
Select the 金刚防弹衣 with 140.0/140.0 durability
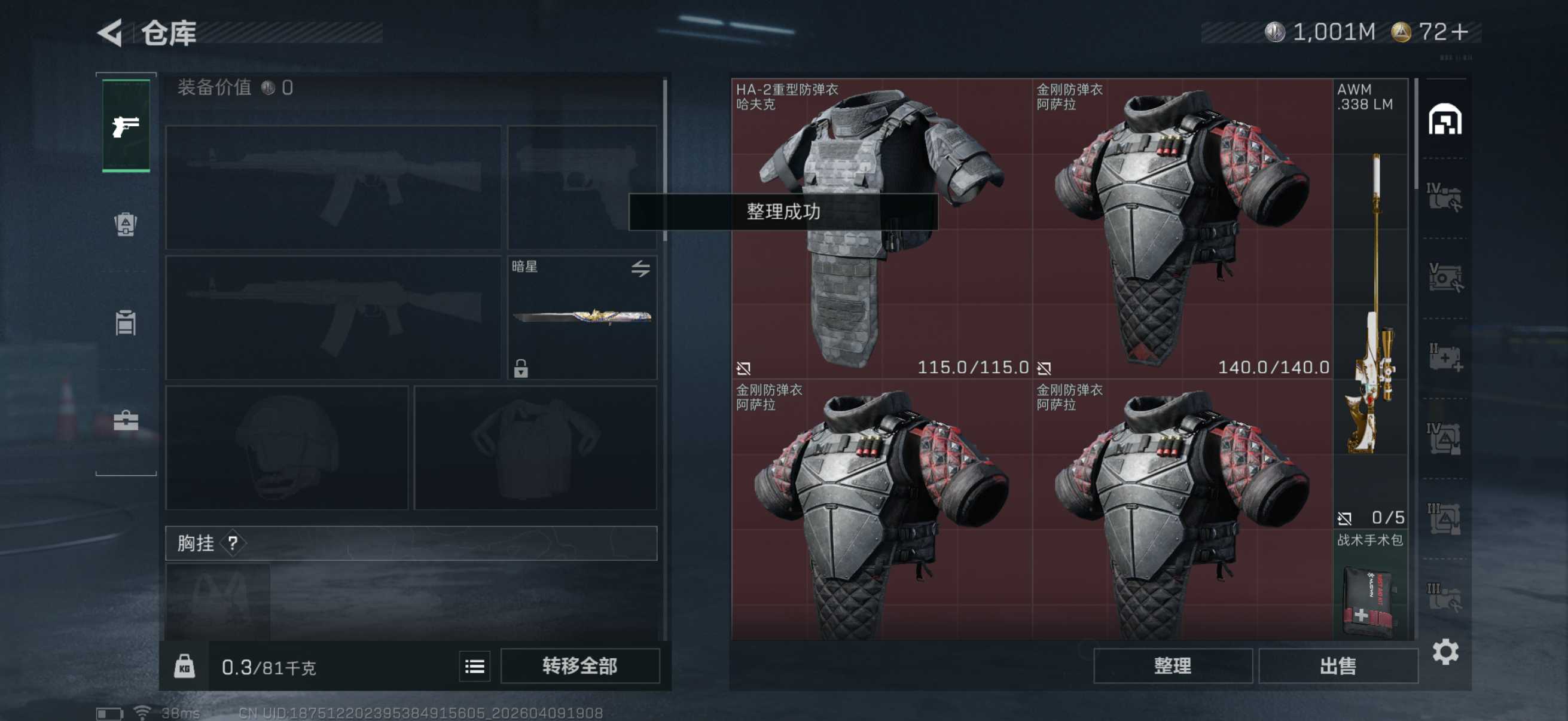click(1182, 228)
